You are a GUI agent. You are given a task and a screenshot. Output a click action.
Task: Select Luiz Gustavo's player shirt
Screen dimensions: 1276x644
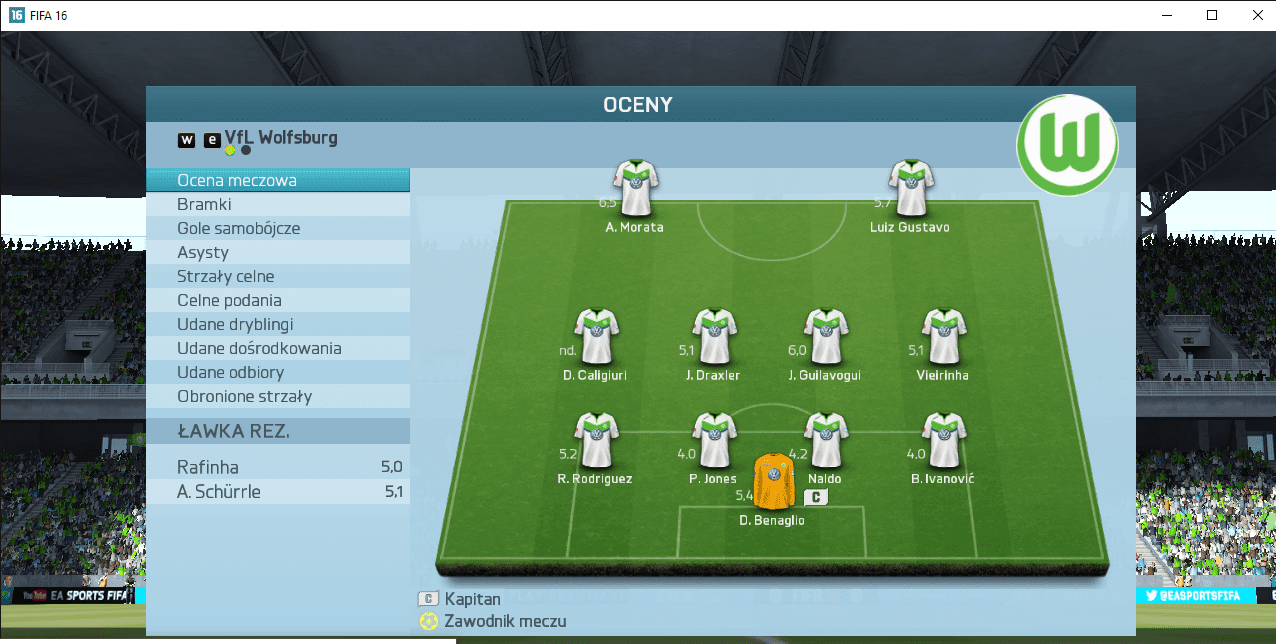[910, 188]
